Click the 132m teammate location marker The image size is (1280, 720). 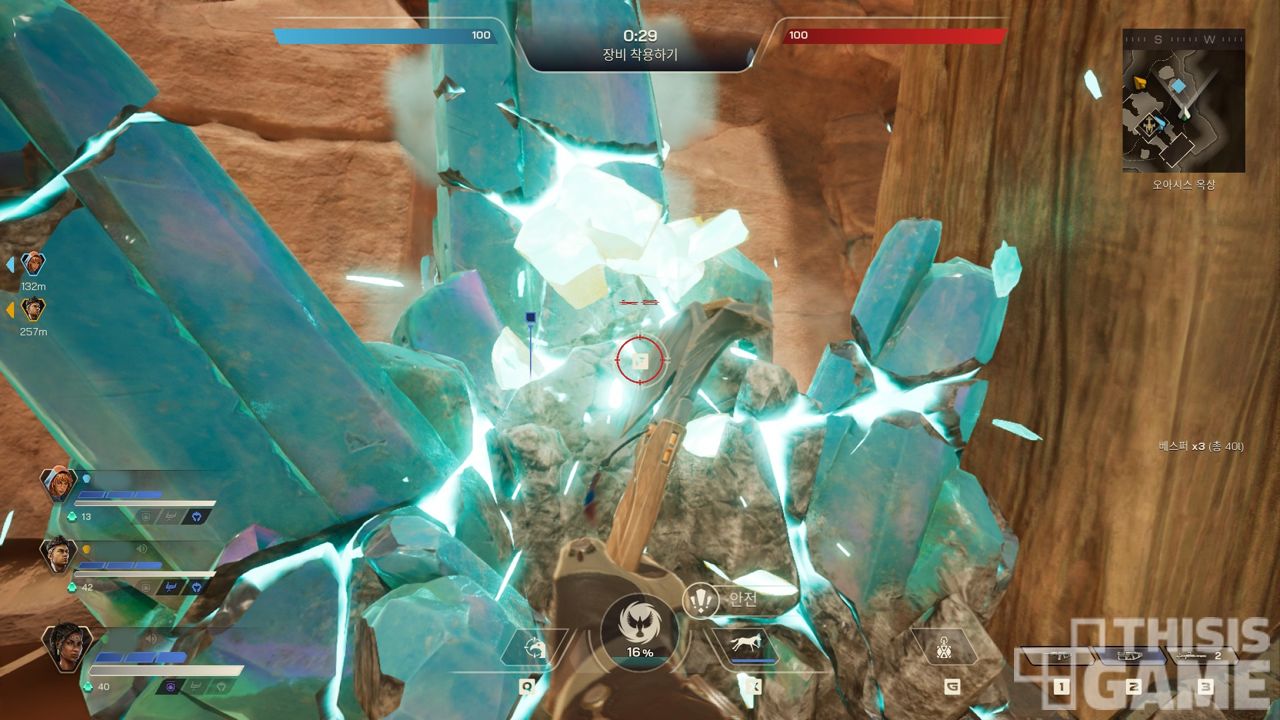(x=34, y=264)
